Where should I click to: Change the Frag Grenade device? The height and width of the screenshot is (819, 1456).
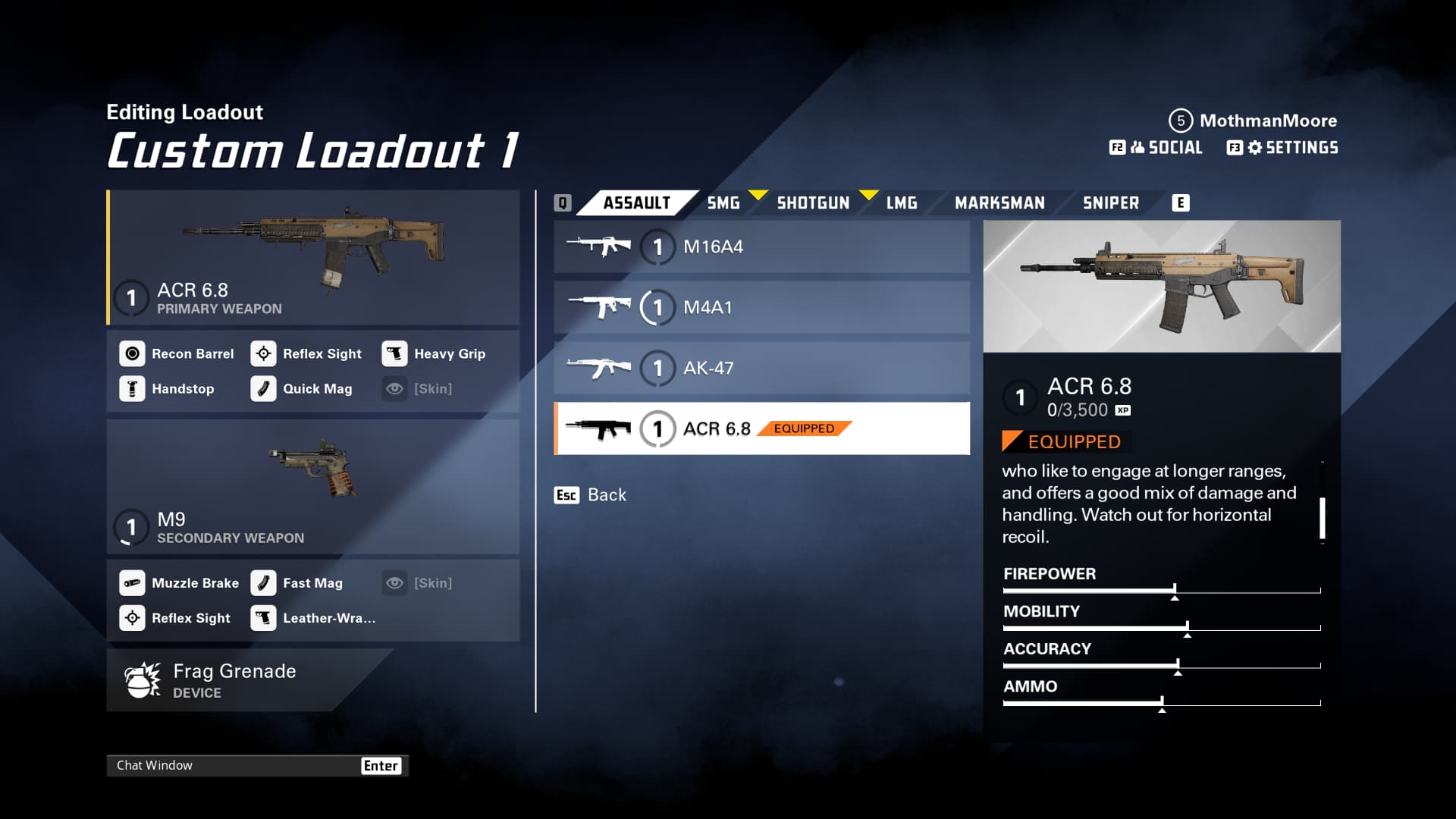[235, 680]
